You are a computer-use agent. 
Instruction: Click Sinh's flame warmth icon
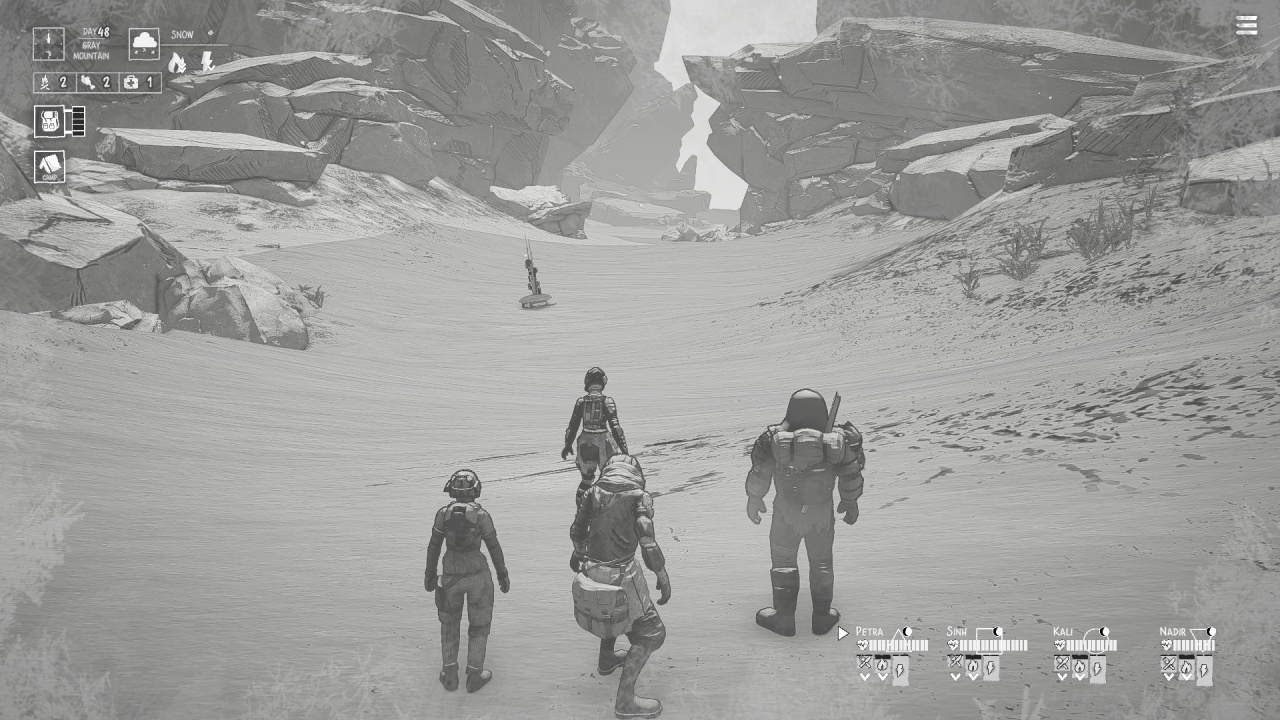(x=973, y=665)
